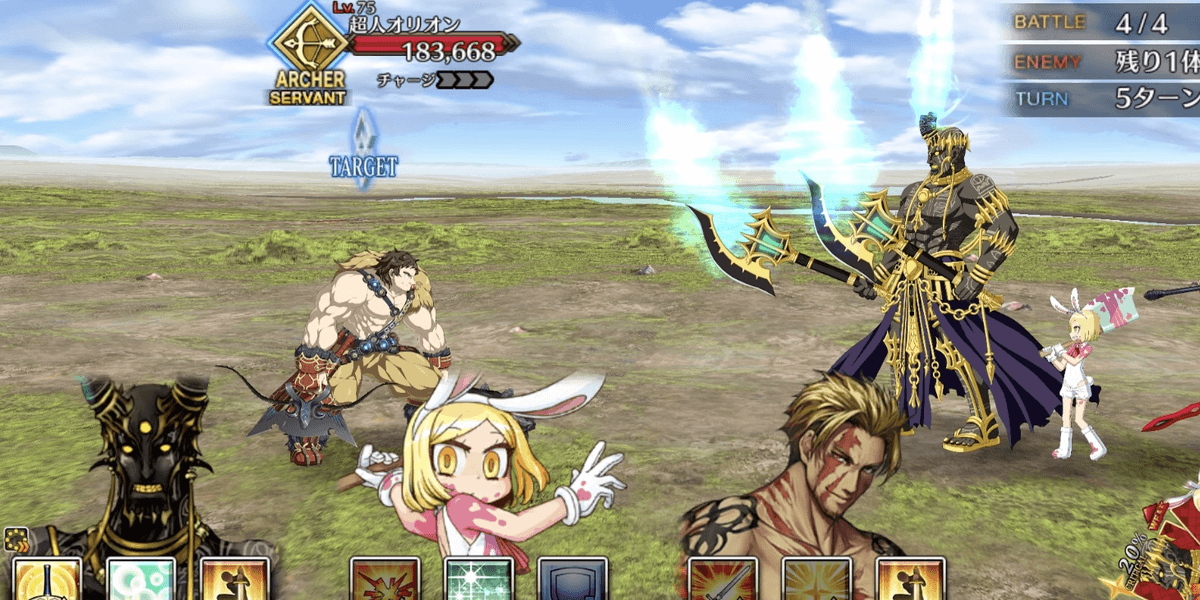
Task: Trigger the tattooed servant's figure silhouette skill
Action: (x=911, y=580)
